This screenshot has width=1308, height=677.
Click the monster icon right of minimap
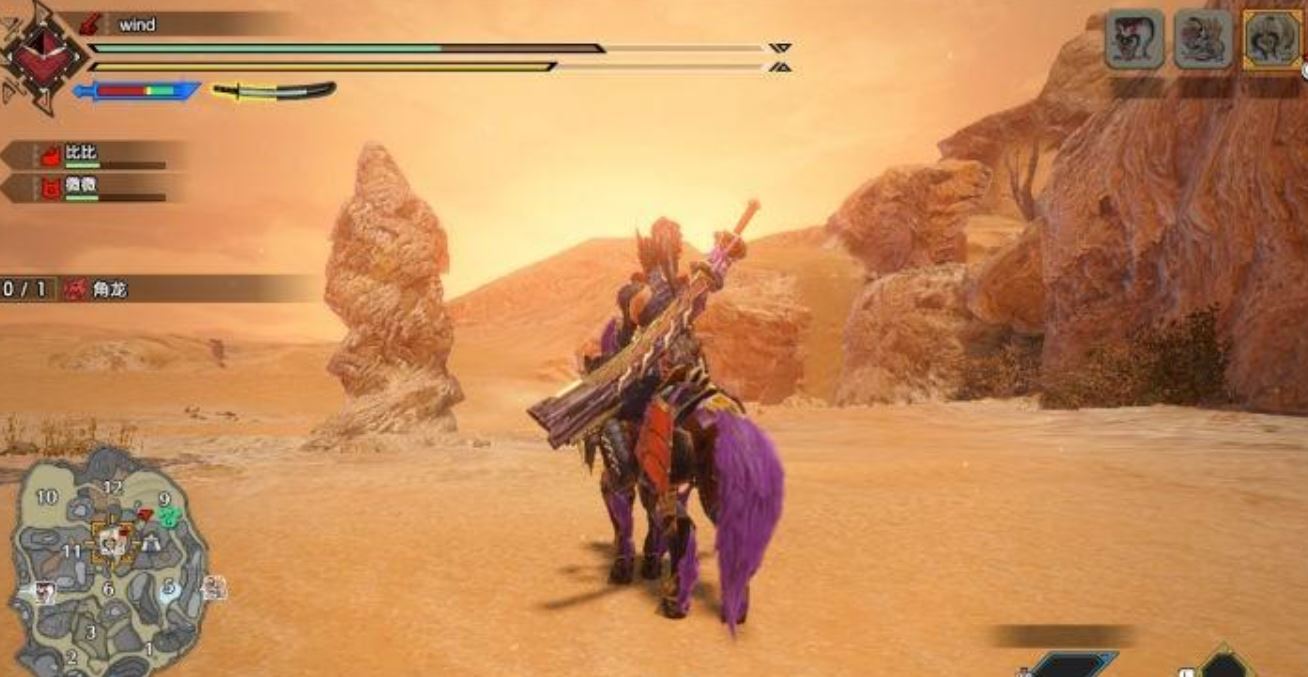(213, 588)
